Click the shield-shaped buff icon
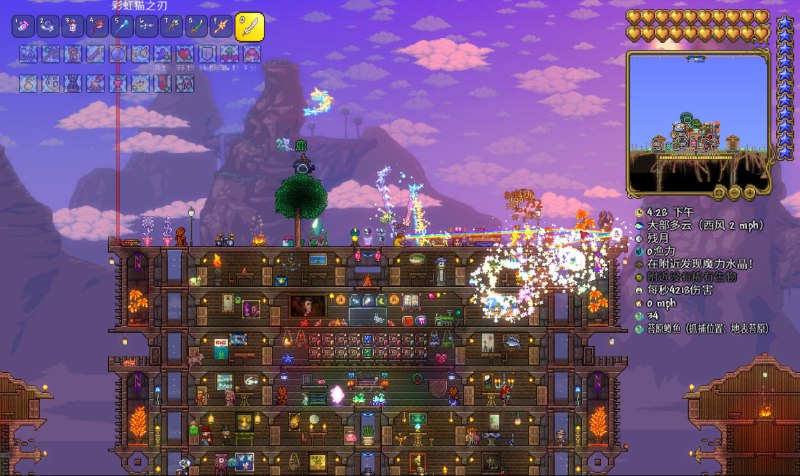 pyautogui.click(x=206, y=54)
